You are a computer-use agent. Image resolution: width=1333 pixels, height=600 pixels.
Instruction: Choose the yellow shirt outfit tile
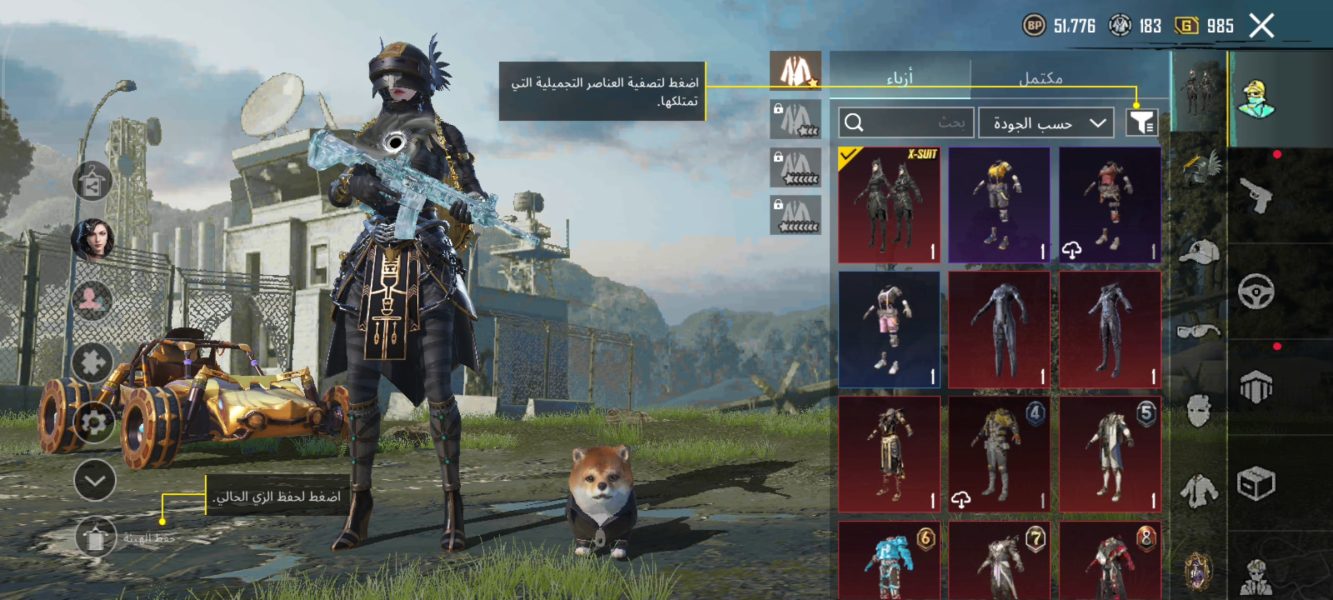point(999,205)
